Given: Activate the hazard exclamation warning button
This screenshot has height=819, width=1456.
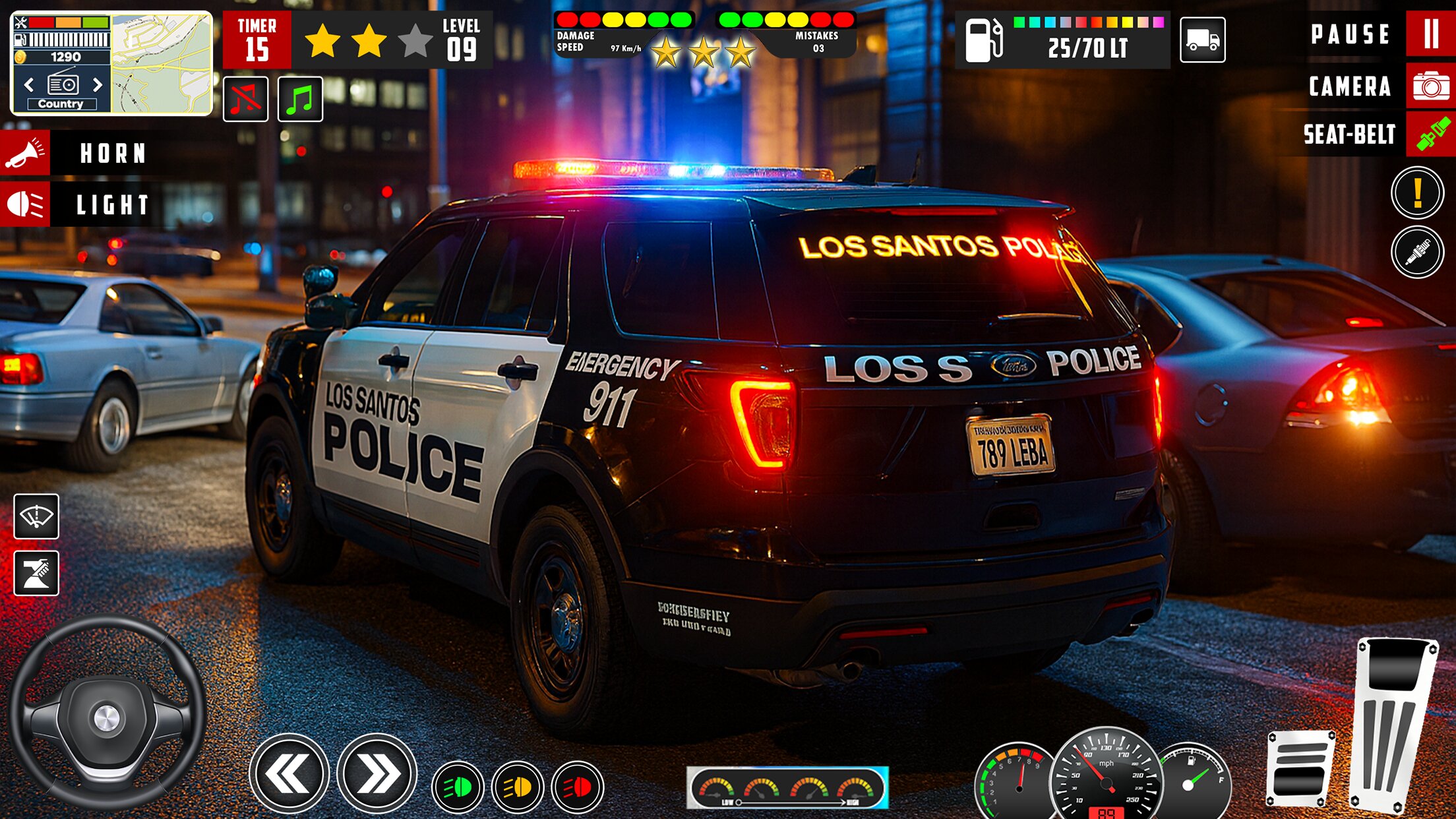Looking at the screenshot, I should pyautogui.click(x=1417, y=193).
